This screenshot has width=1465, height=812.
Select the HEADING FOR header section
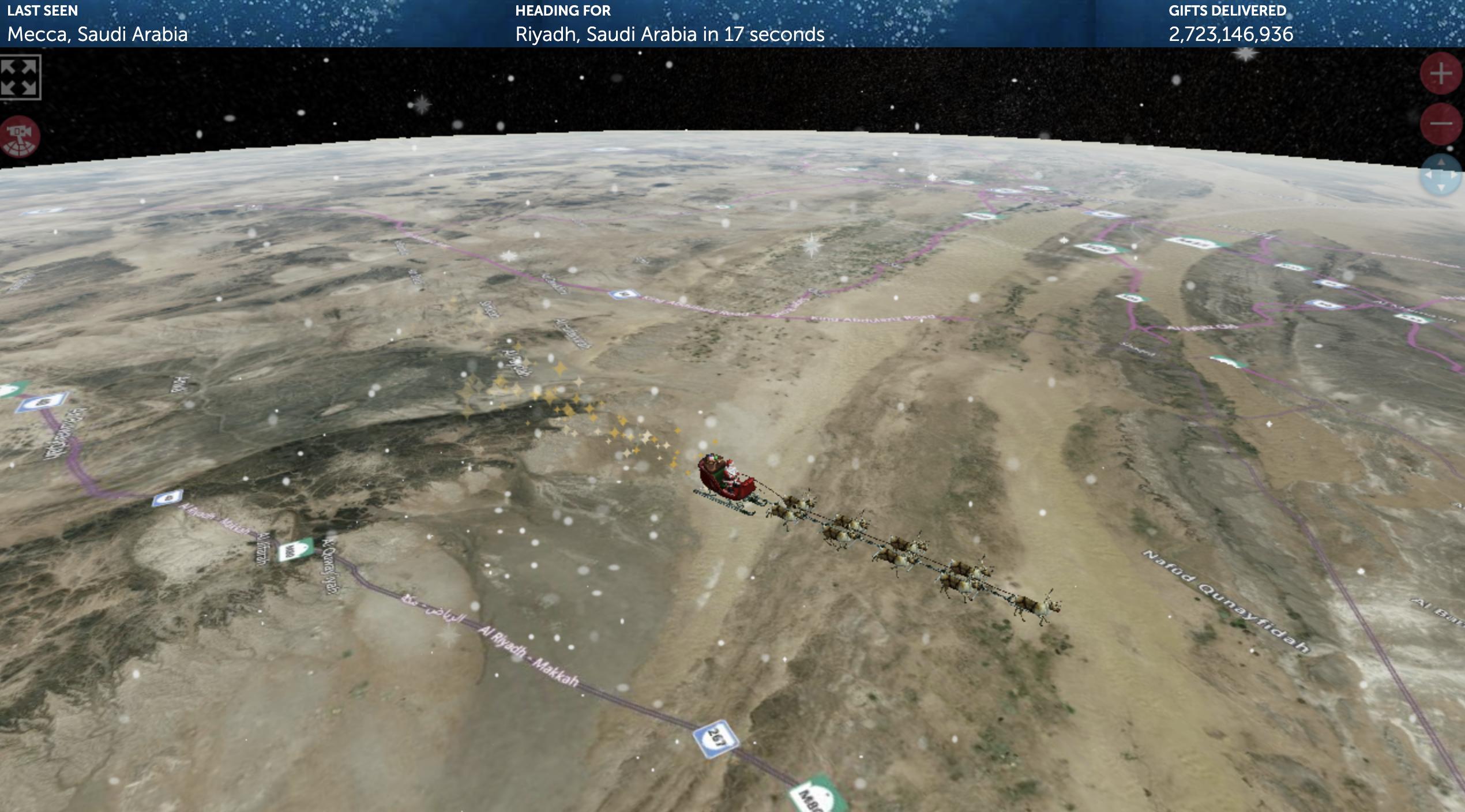click(x=564, y=10)
